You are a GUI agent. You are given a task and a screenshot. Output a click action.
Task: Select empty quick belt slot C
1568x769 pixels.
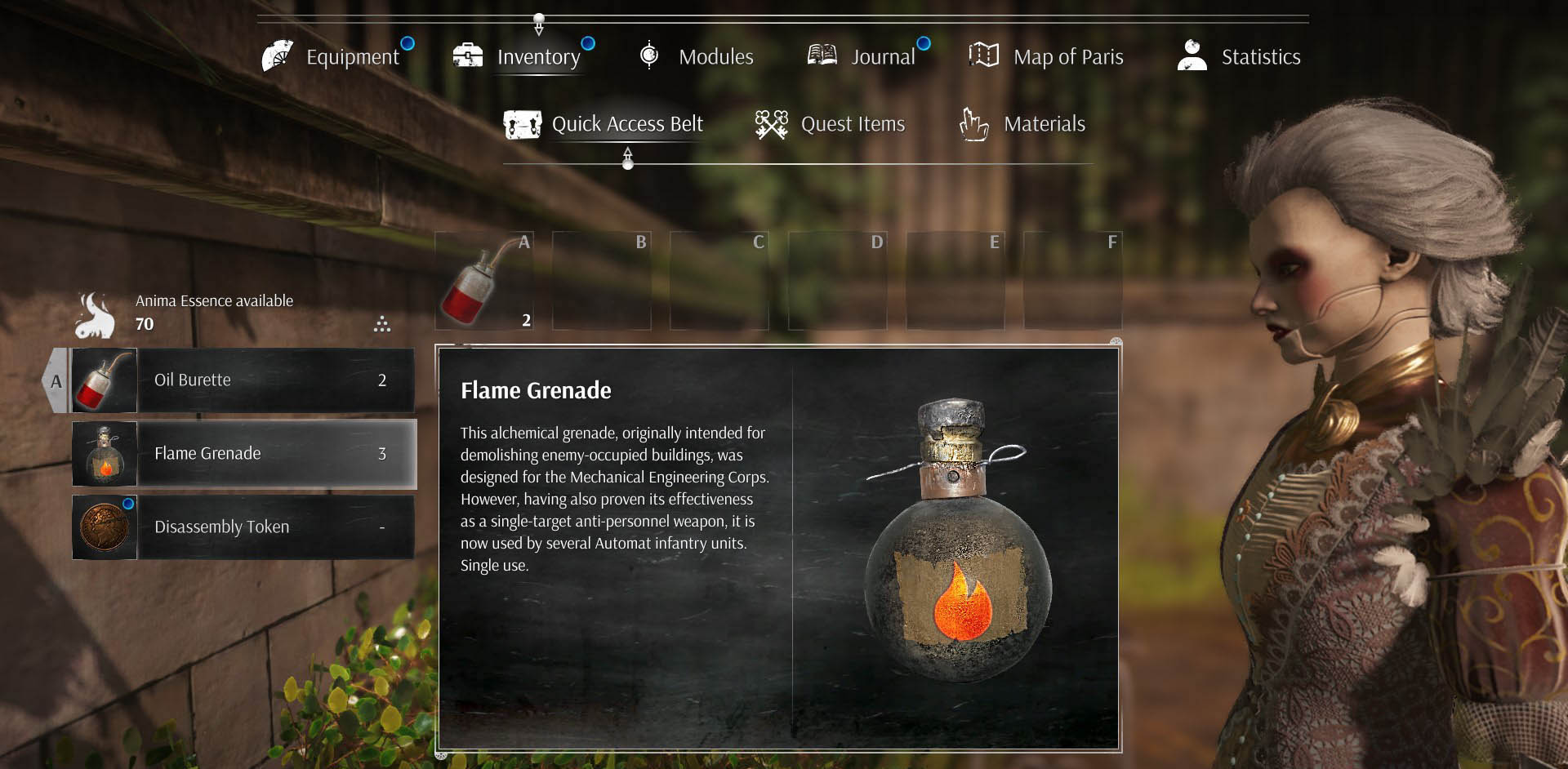(719, 281)
